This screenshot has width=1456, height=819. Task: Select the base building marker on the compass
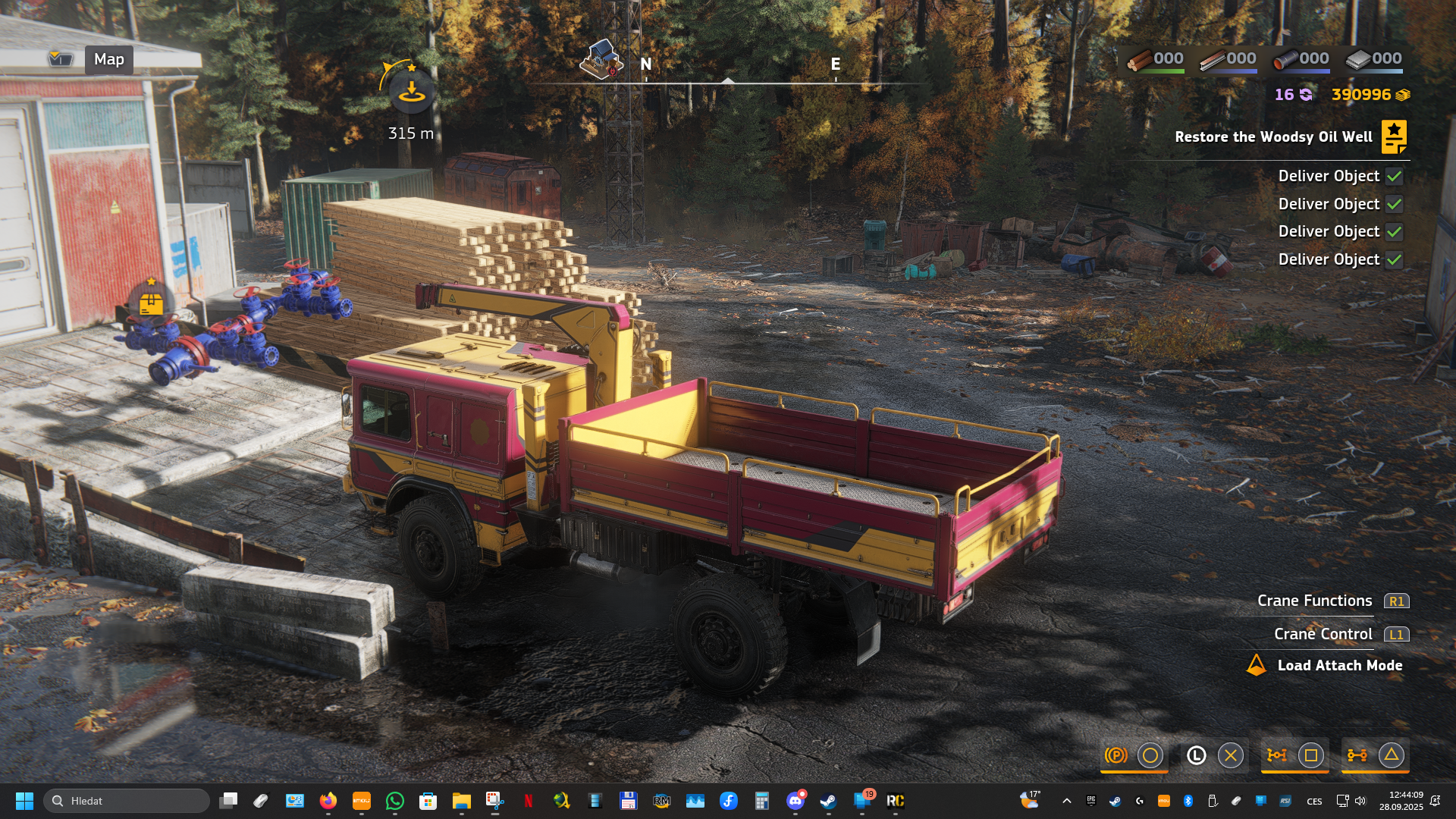601,59
